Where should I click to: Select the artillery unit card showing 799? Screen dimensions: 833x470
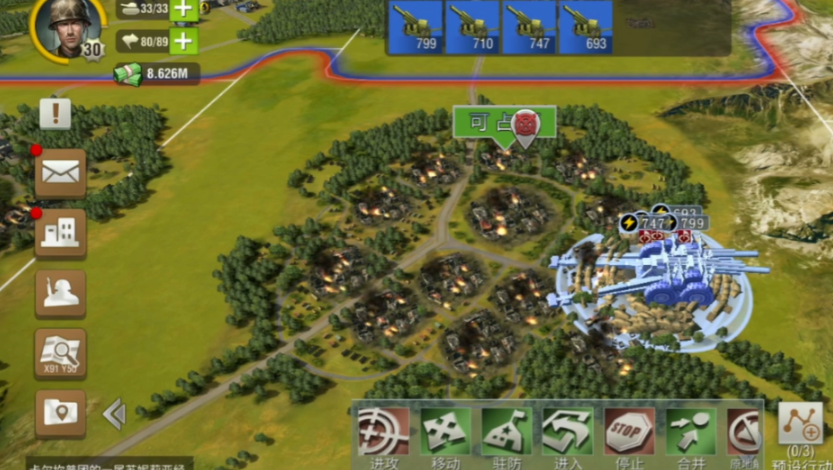(x=414, y=26)
